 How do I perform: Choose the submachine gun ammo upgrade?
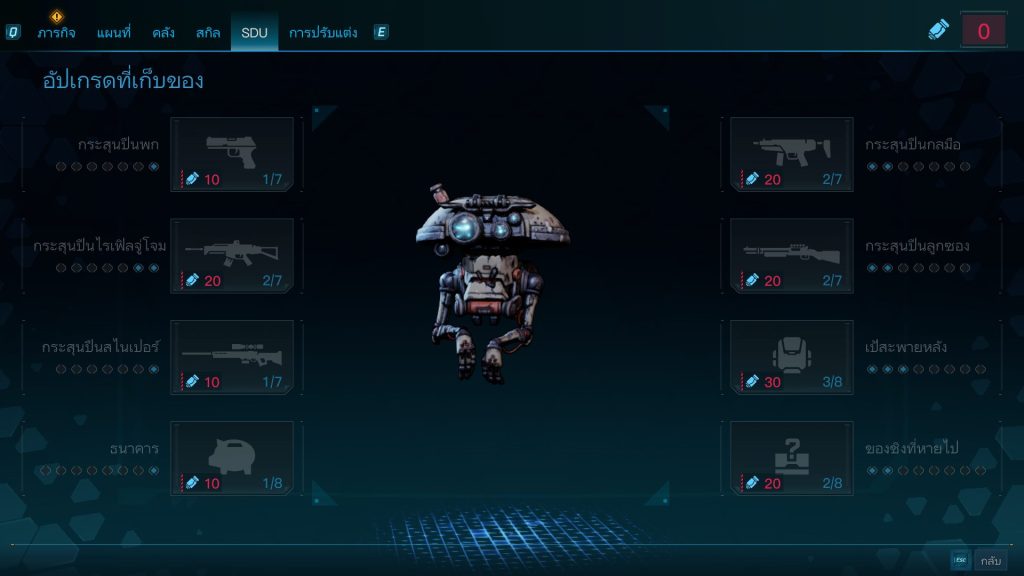(x=791, y=154)
